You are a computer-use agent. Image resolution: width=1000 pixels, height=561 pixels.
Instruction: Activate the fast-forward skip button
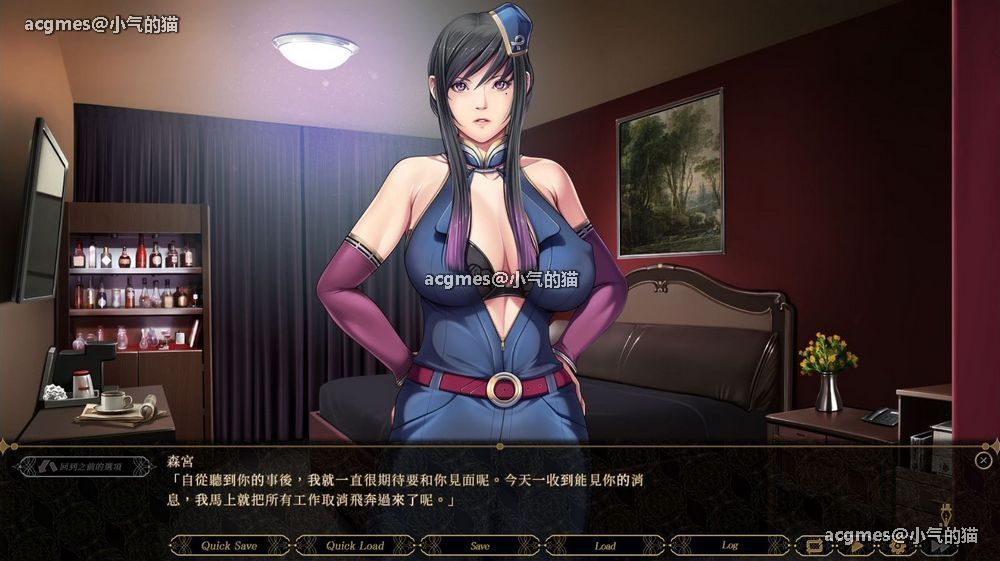[x=938, y=546]
